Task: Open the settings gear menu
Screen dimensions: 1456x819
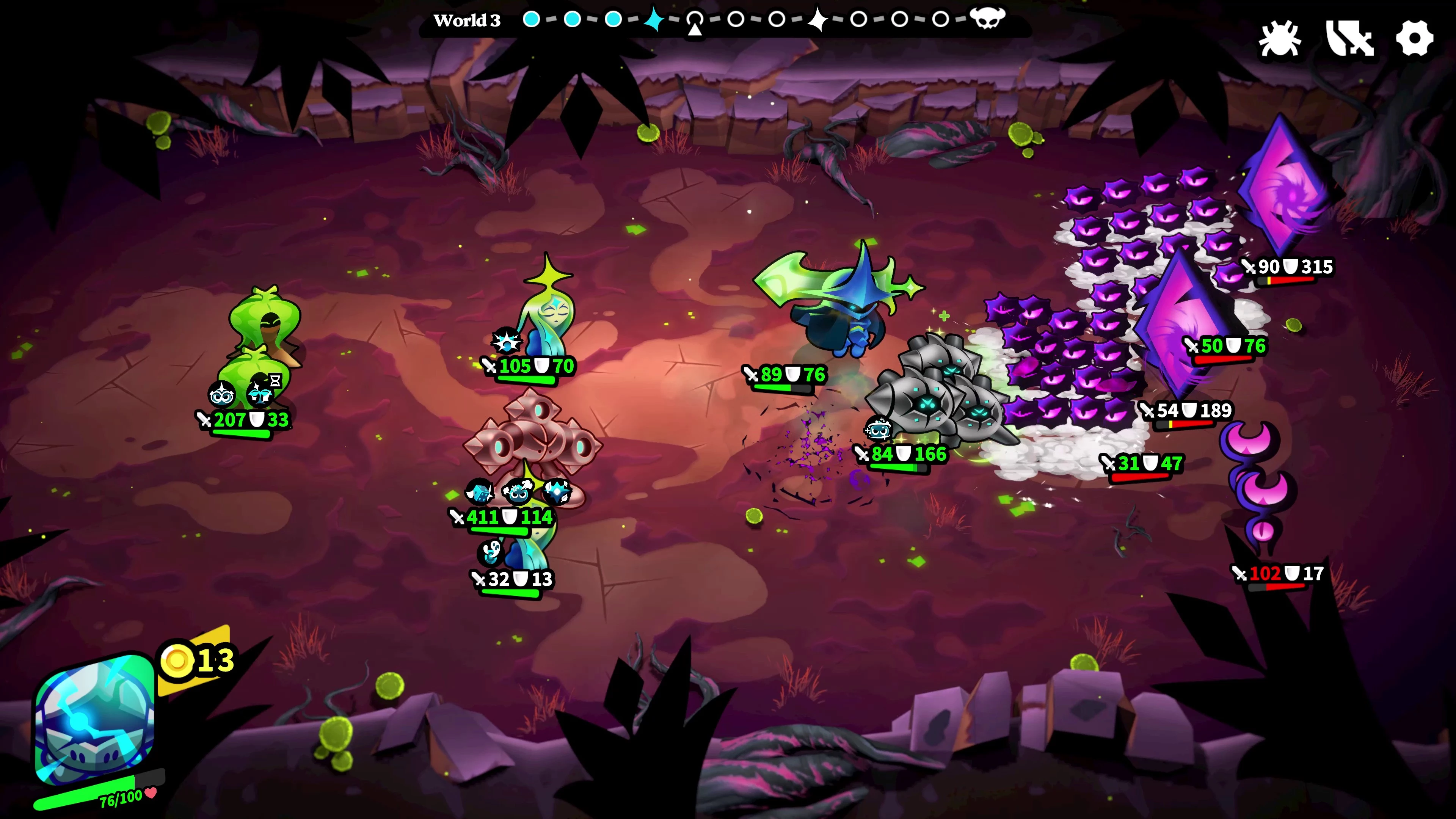Action: point(1414,38)
